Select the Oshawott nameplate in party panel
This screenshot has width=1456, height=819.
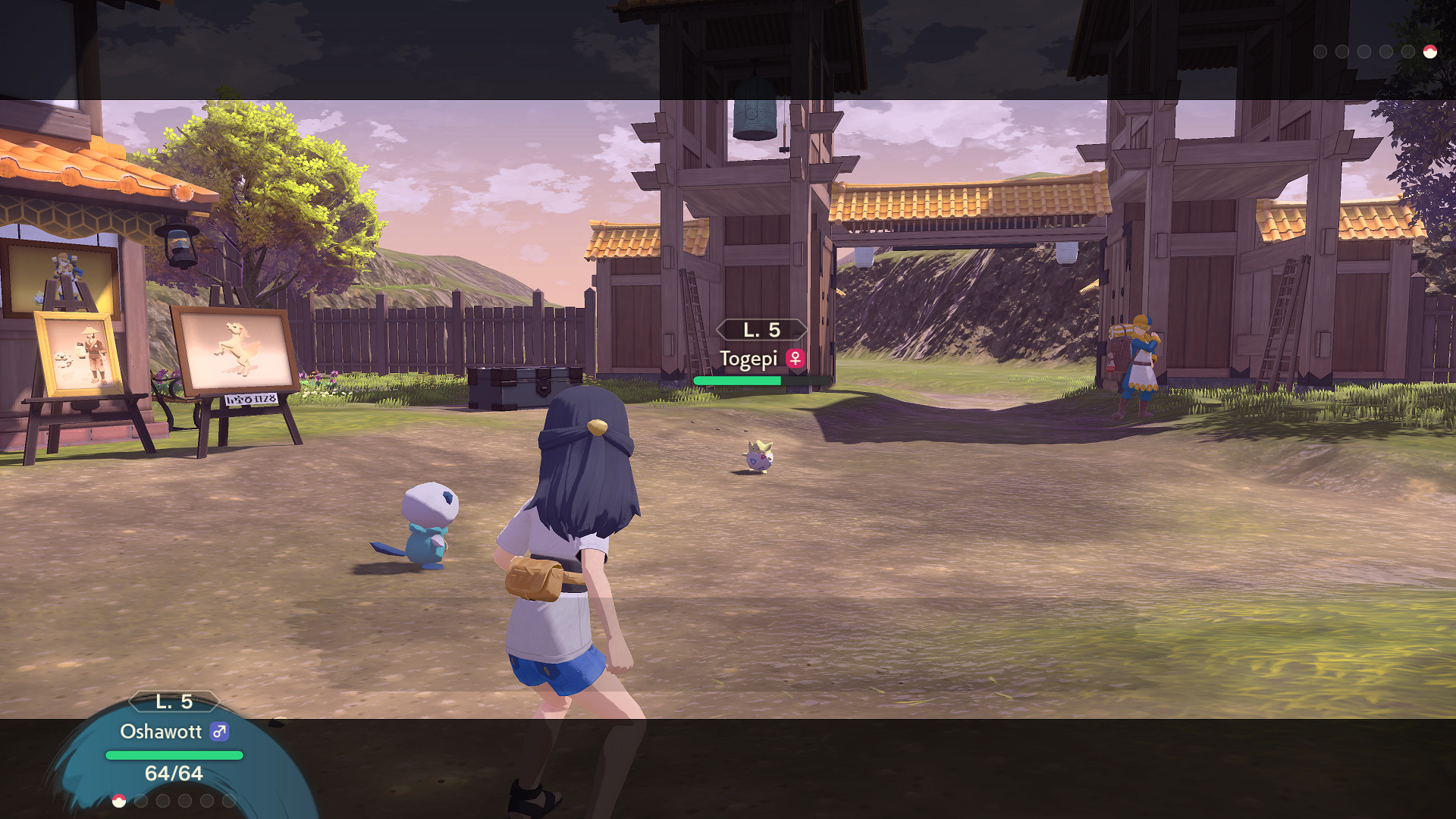point(161,731)
